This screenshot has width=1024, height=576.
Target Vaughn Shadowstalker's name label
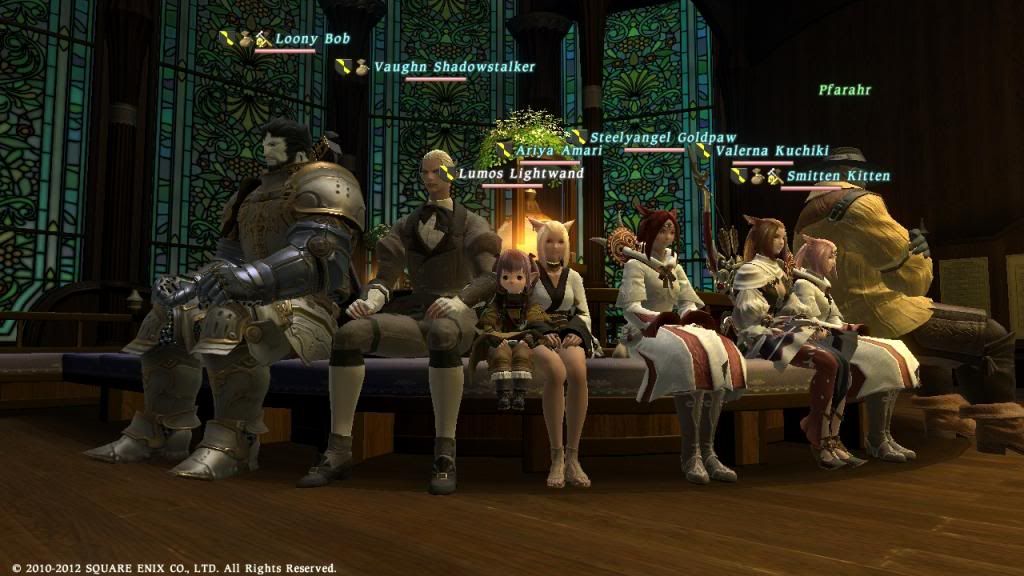click(x=454, y=67)
